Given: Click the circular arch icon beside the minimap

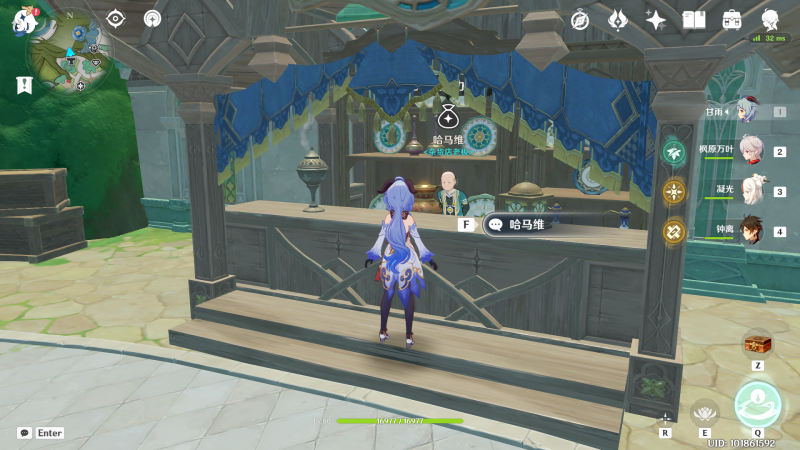Looking at the screenshot, I should [152, 18].
